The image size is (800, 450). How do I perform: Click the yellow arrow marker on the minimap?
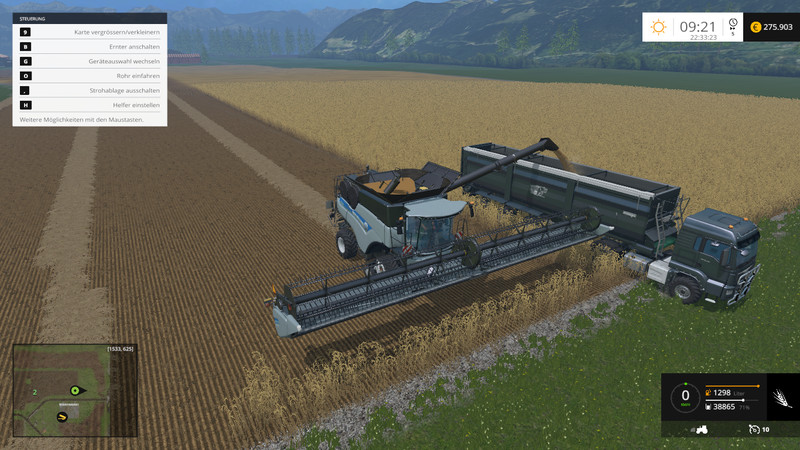[62, 416]
